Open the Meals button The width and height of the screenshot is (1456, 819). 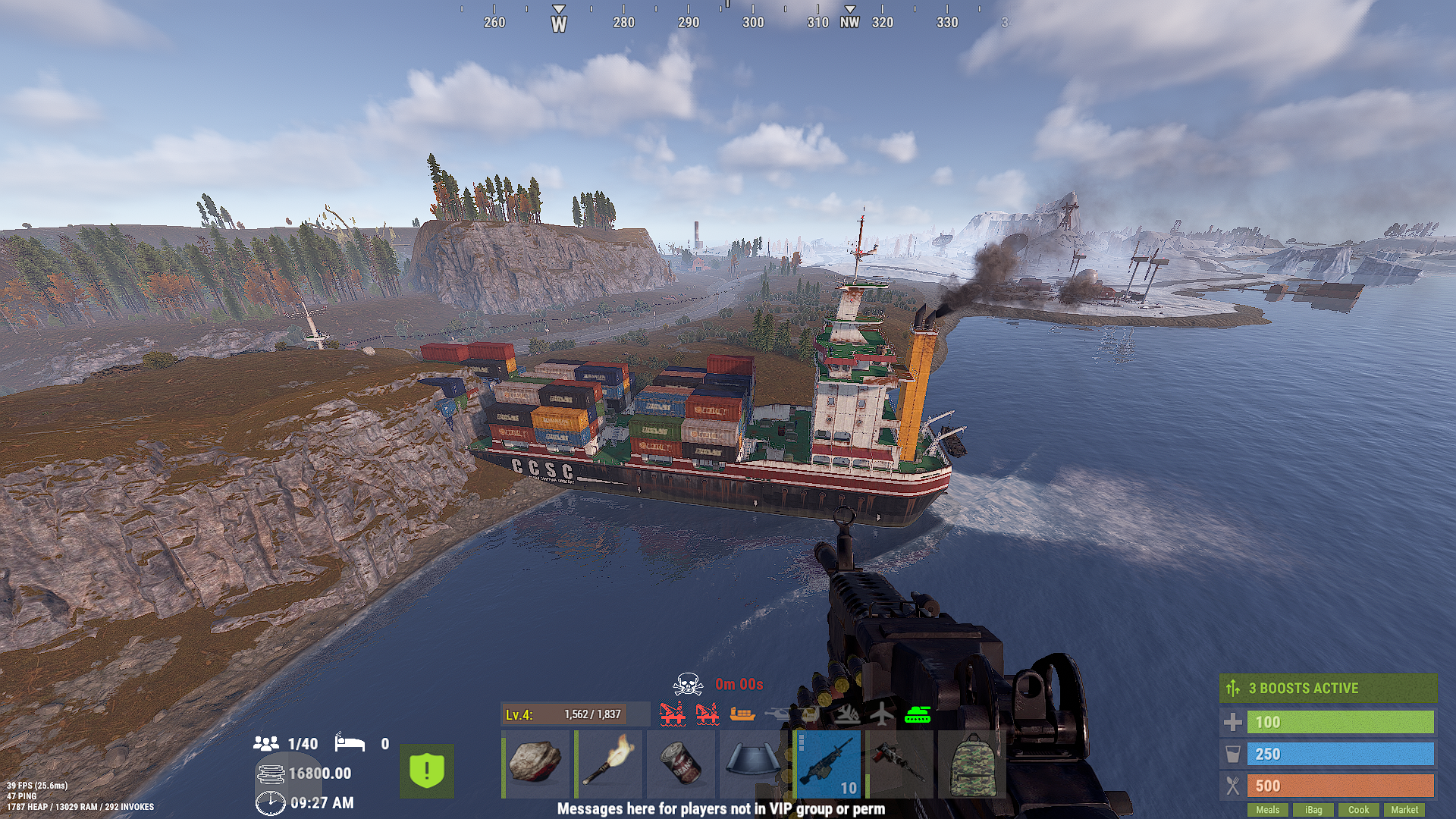point(1267,810)
